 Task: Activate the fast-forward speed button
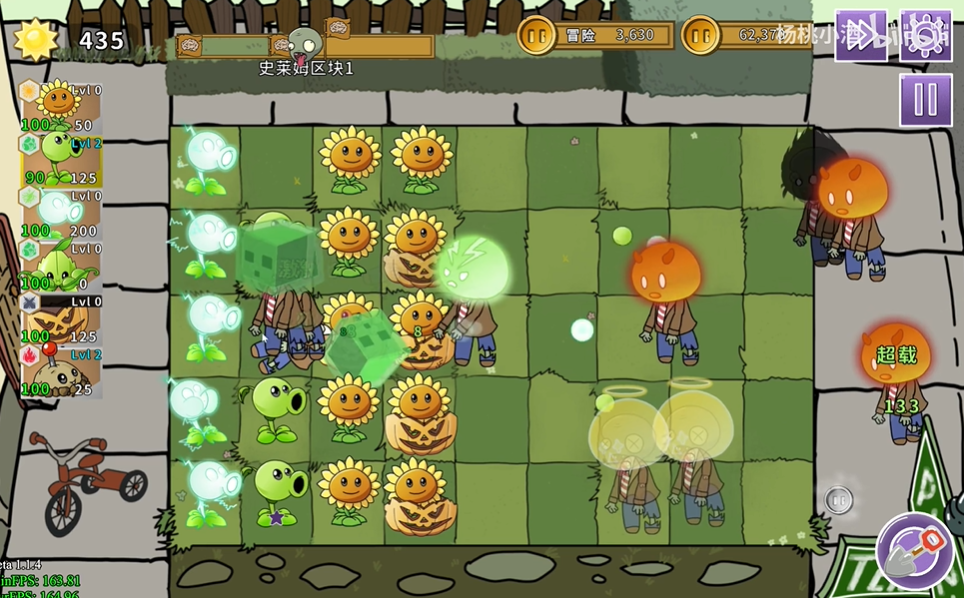860,35
